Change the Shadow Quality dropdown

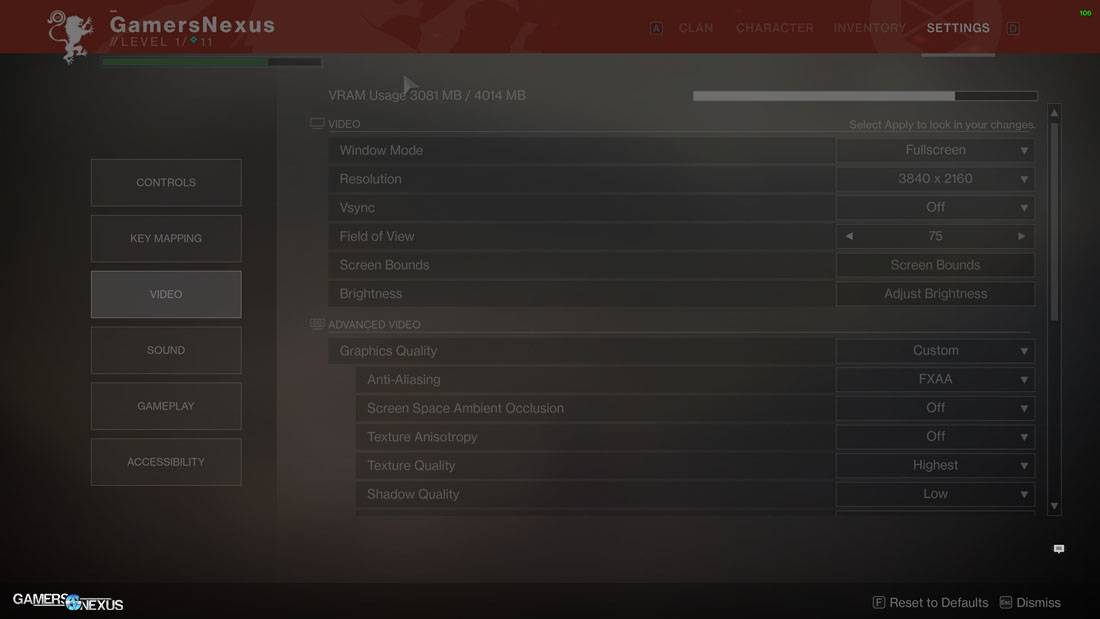tap(935, 494)
